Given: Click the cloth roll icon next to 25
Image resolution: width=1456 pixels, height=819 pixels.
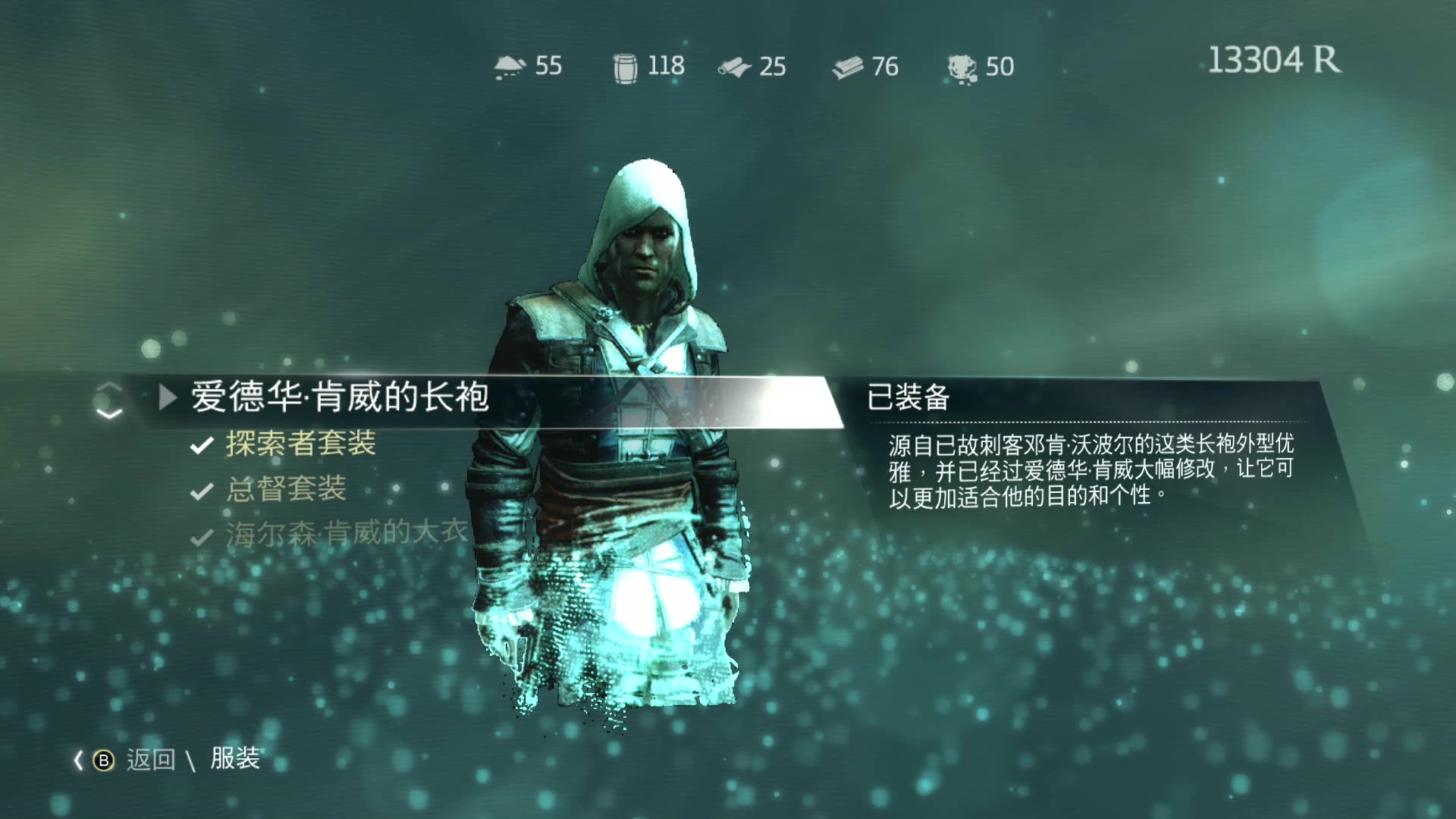Looking at the screenshot, I should (733, 66).
